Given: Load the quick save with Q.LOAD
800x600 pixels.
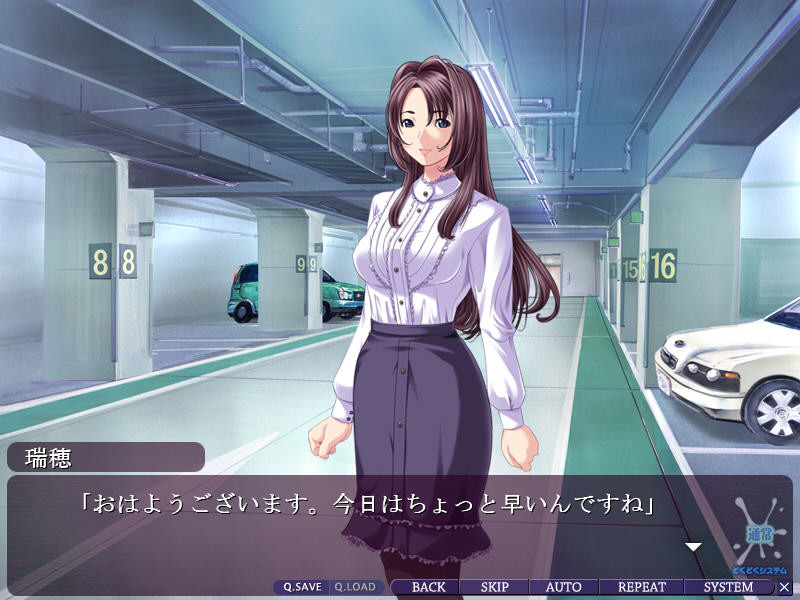Looking at the screenshot, I should pyautogui.click(x=354, y=587).
